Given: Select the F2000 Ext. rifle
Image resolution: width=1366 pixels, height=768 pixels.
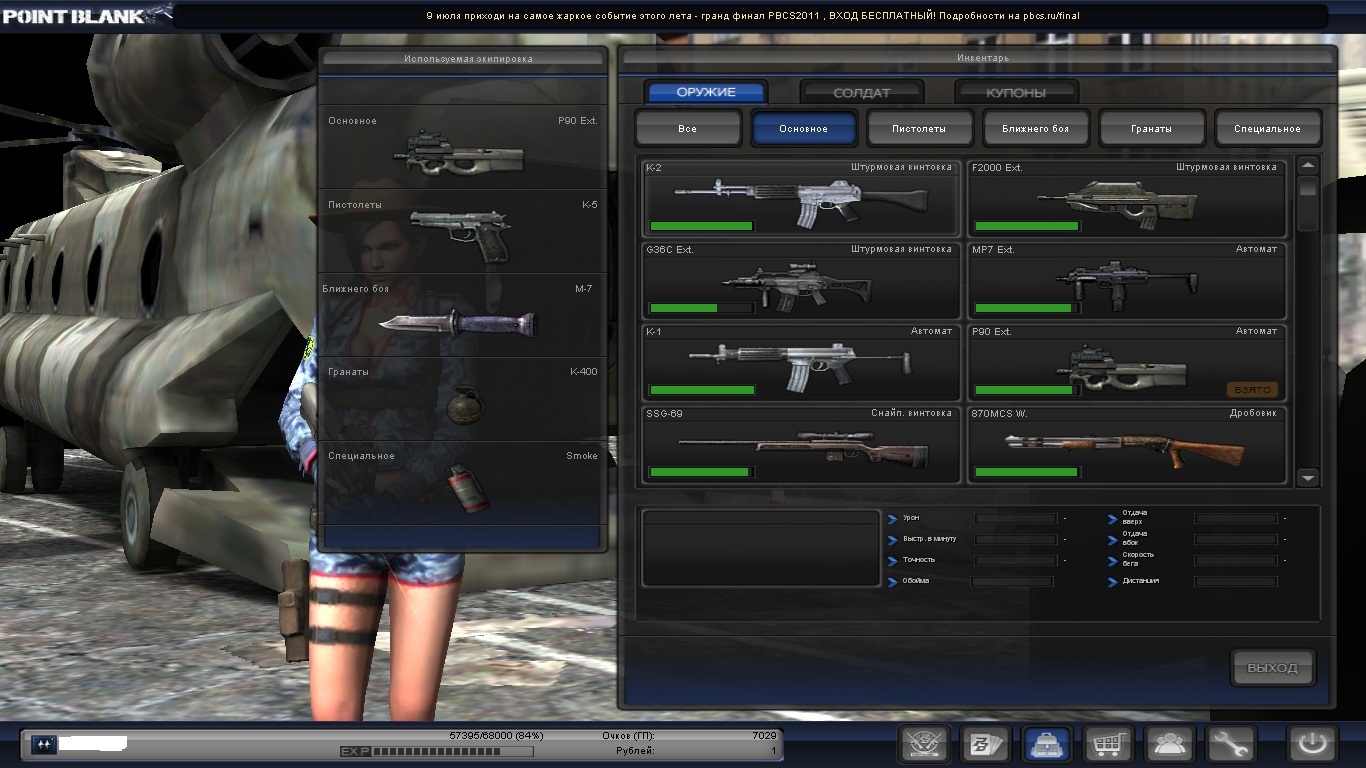Looking at the screenshot, I should (1126, 197).
